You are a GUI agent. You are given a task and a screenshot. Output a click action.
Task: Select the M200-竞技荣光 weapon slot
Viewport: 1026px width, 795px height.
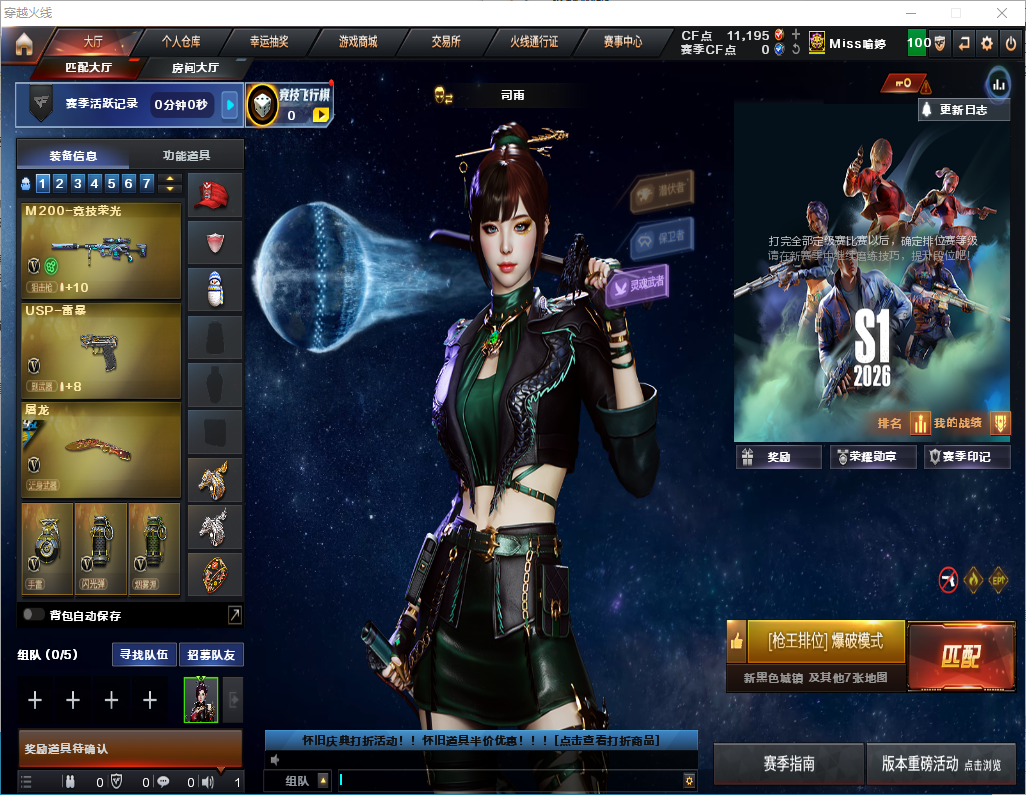(101, 251)
